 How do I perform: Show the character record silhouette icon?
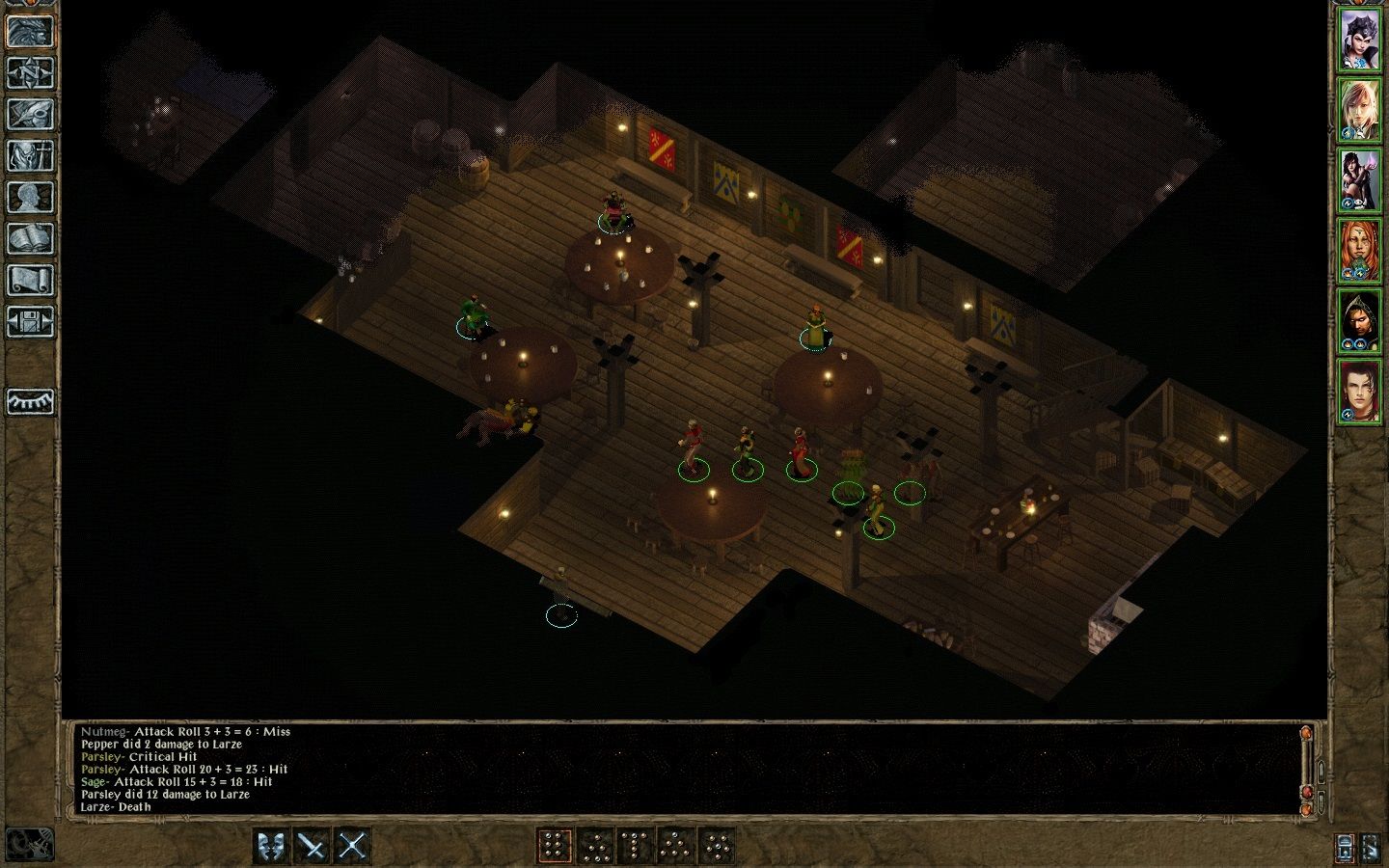click(30, 197)
